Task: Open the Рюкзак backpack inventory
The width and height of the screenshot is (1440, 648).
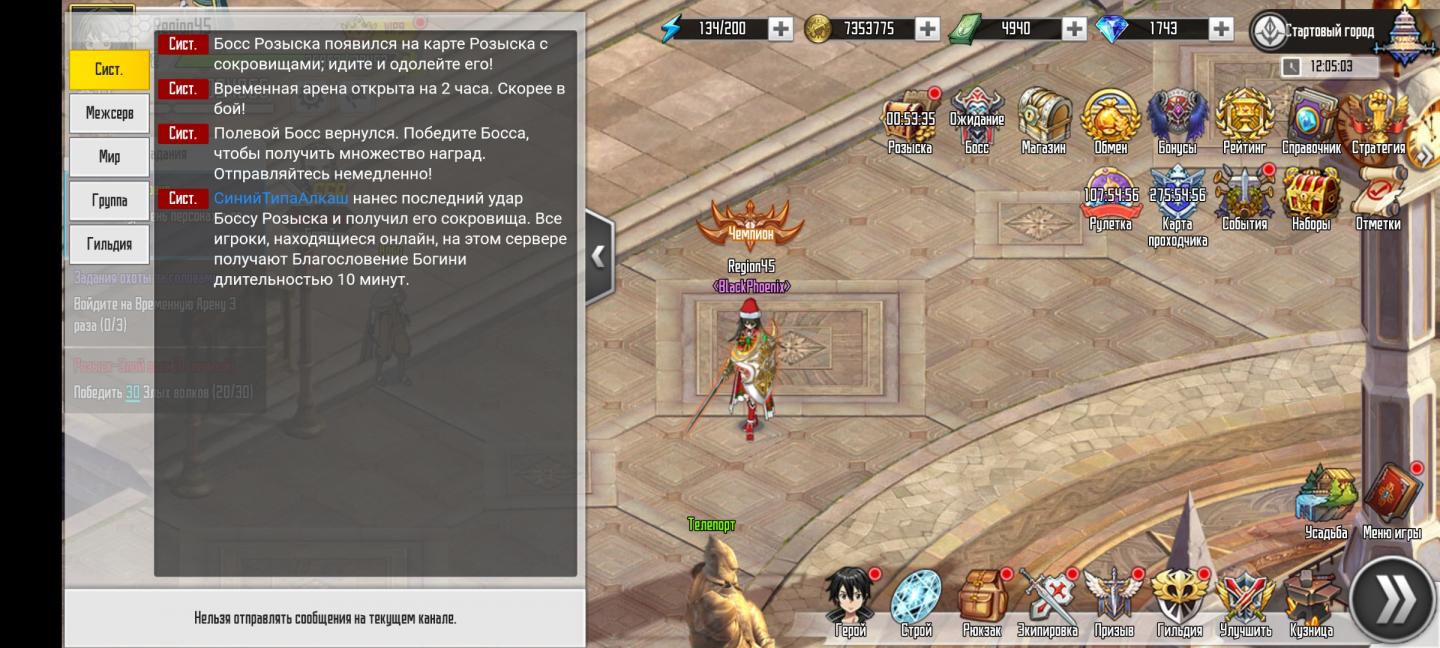Action: pos(982,600)
